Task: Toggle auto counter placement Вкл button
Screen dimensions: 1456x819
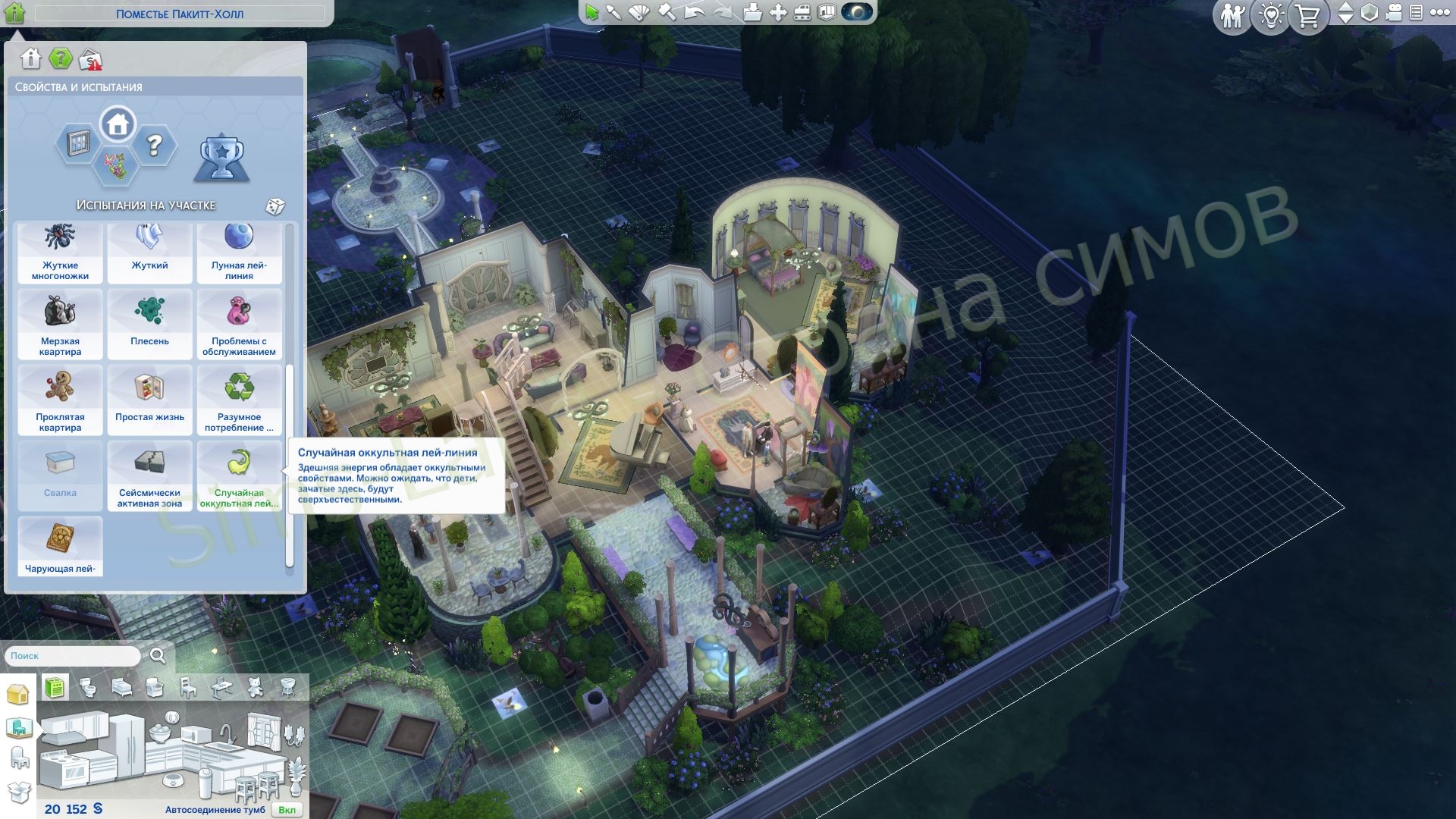Action: point(287,810)
